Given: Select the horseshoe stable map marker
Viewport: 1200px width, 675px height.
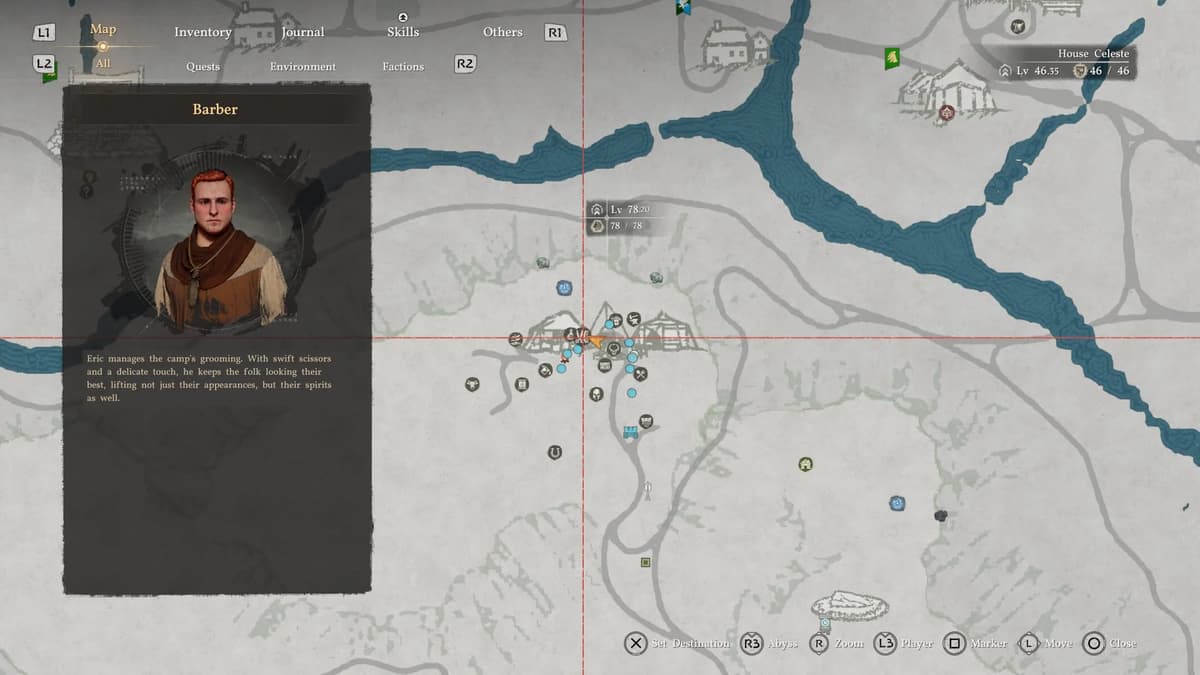Looking at the screenshot, I should (x=554, y=452).
